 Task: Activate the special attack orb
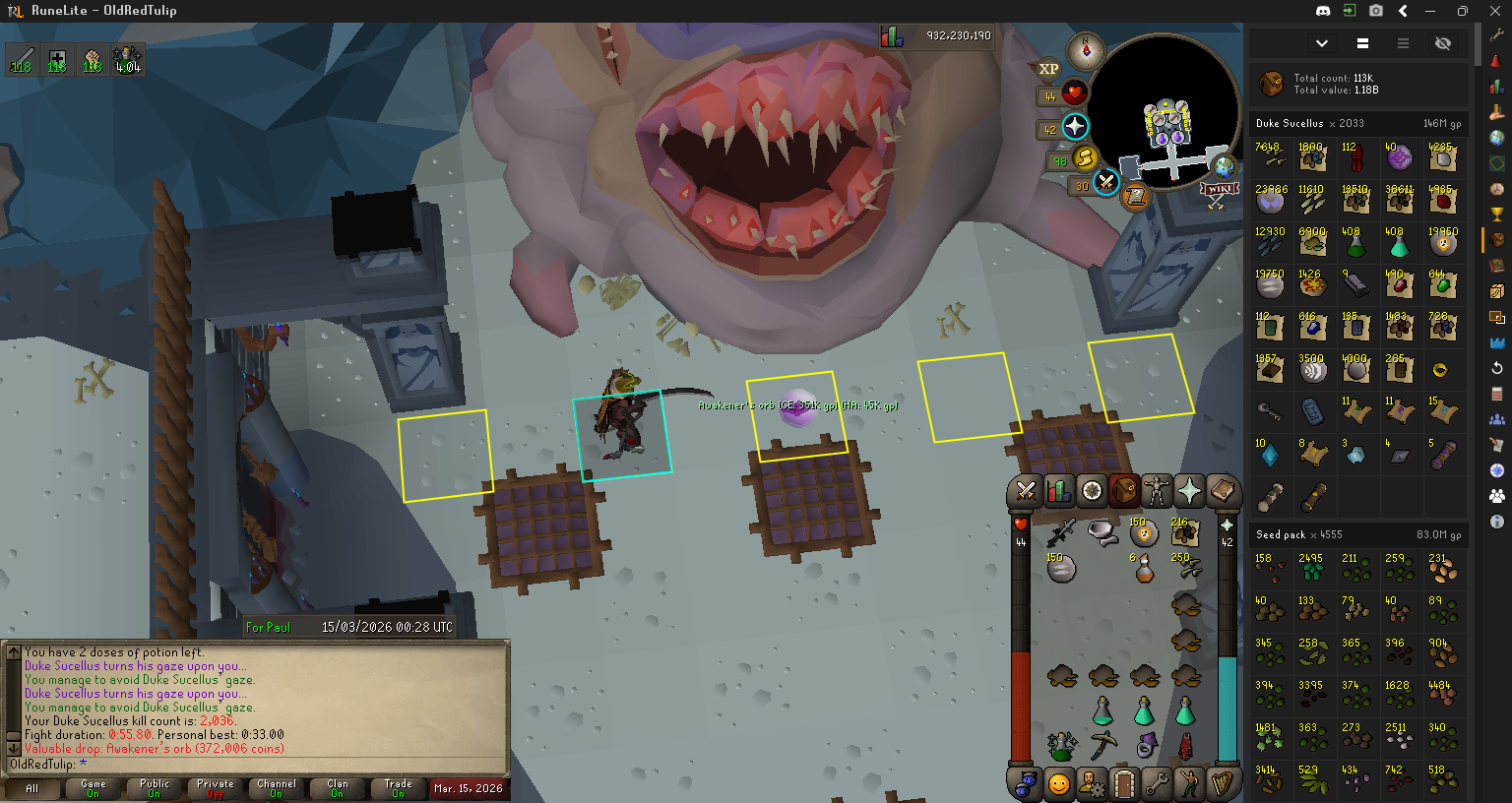pyautogui.click(x=1106, y=183)
